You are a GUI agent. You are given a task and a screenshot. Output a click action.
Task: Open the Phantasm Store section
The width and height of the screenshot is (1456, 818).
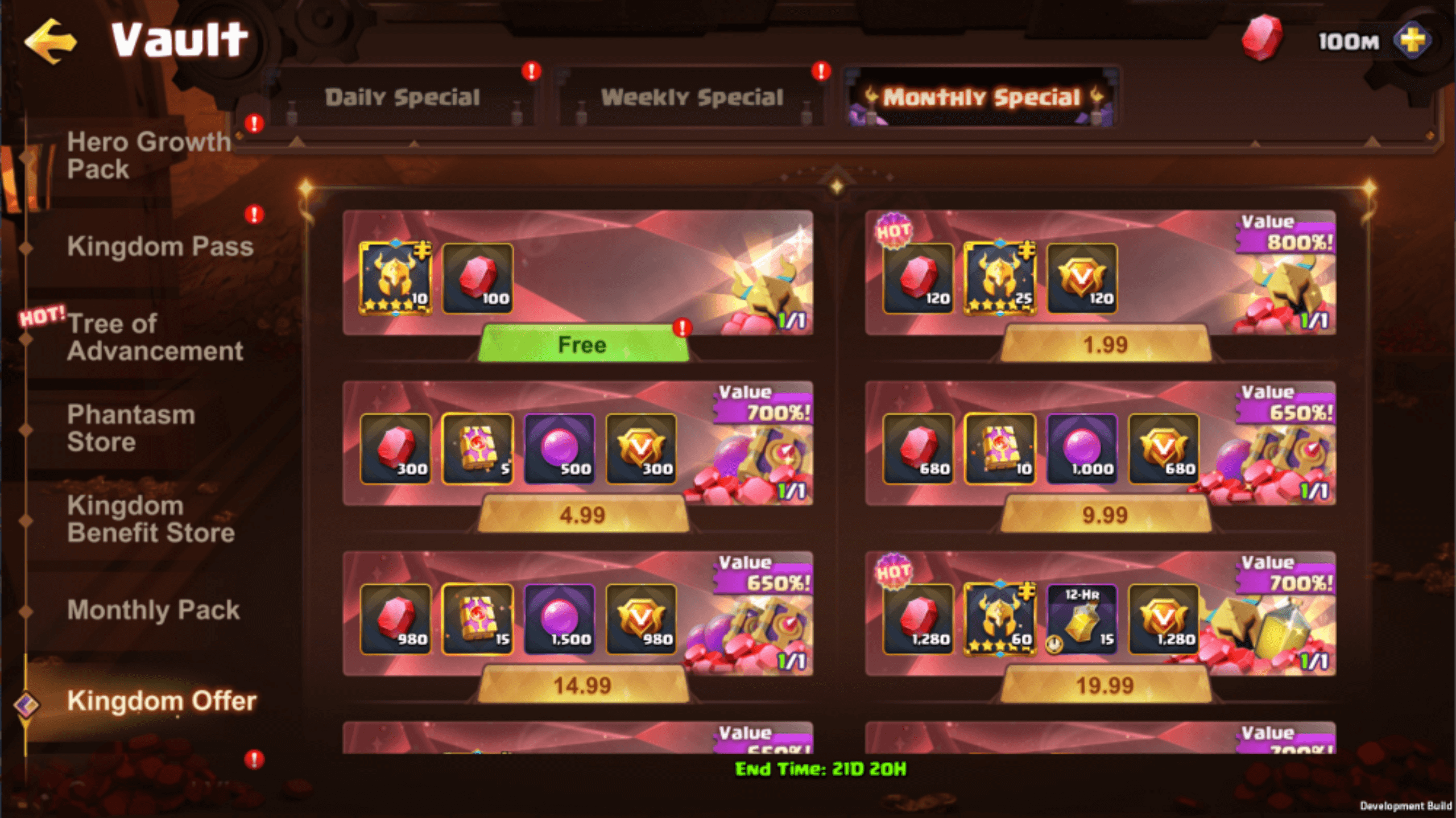click(x=132, y=428)
